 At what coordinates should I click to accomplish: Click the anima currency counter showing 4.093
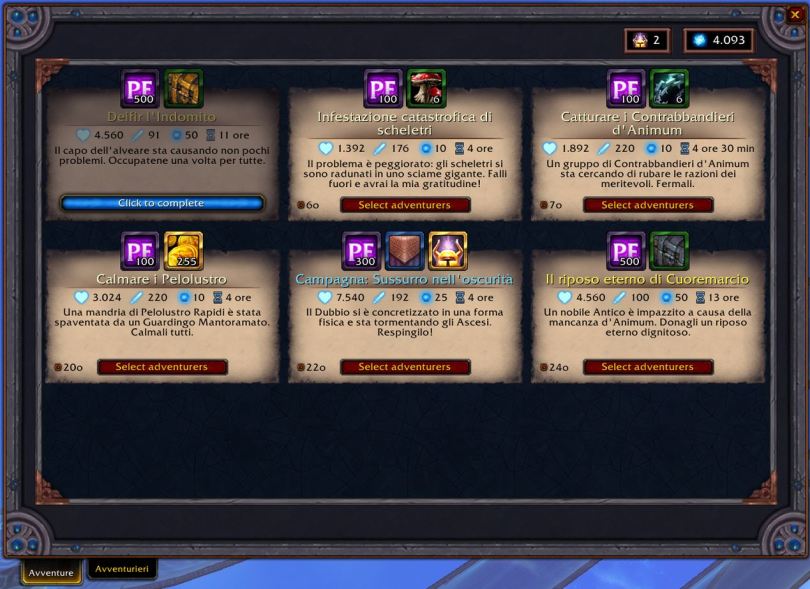click(719, 40)
